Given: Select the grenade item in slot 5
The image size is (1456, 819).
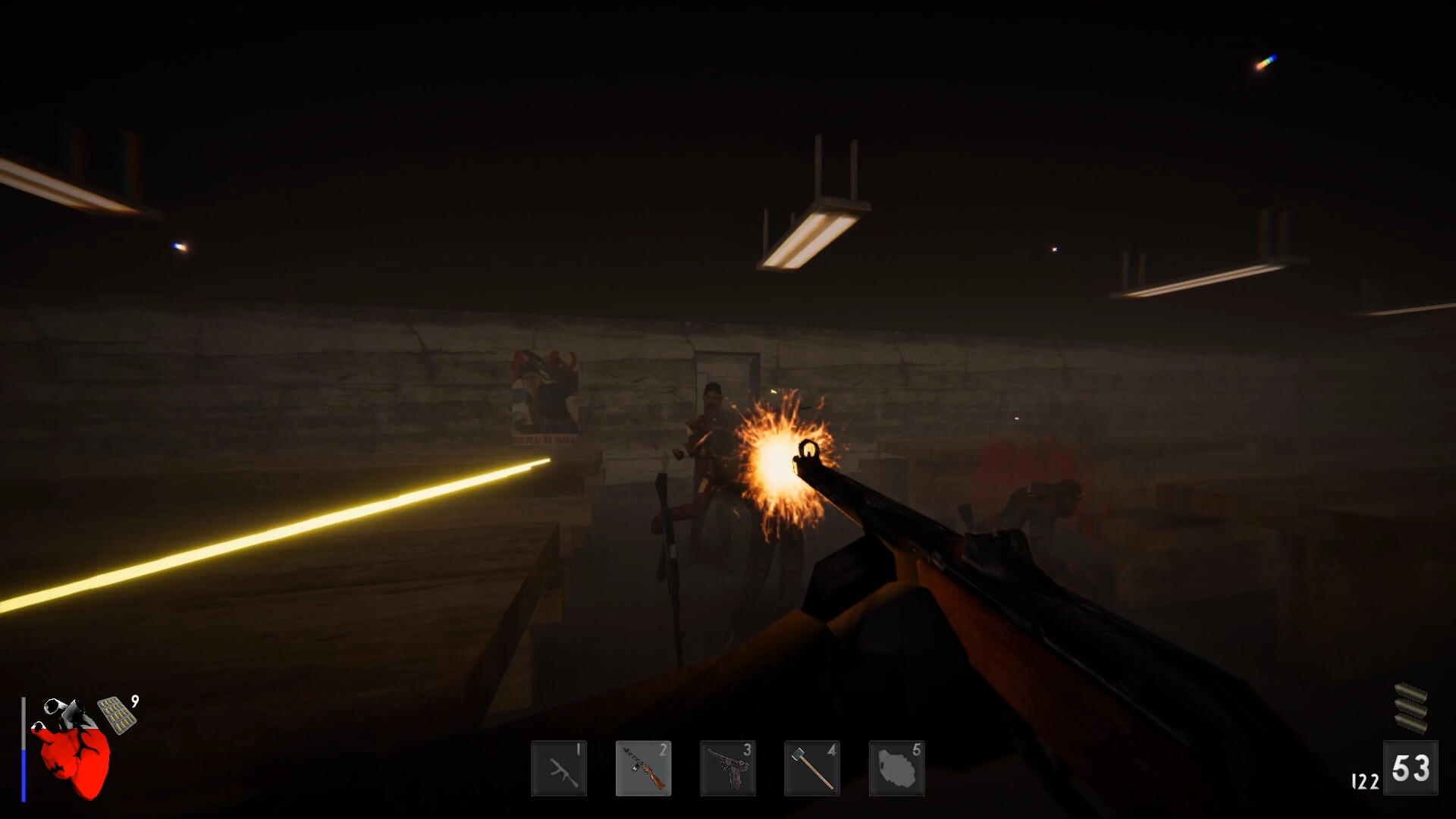Looking at the screenshot, I should pyautogui.click(x=896, y=768).
